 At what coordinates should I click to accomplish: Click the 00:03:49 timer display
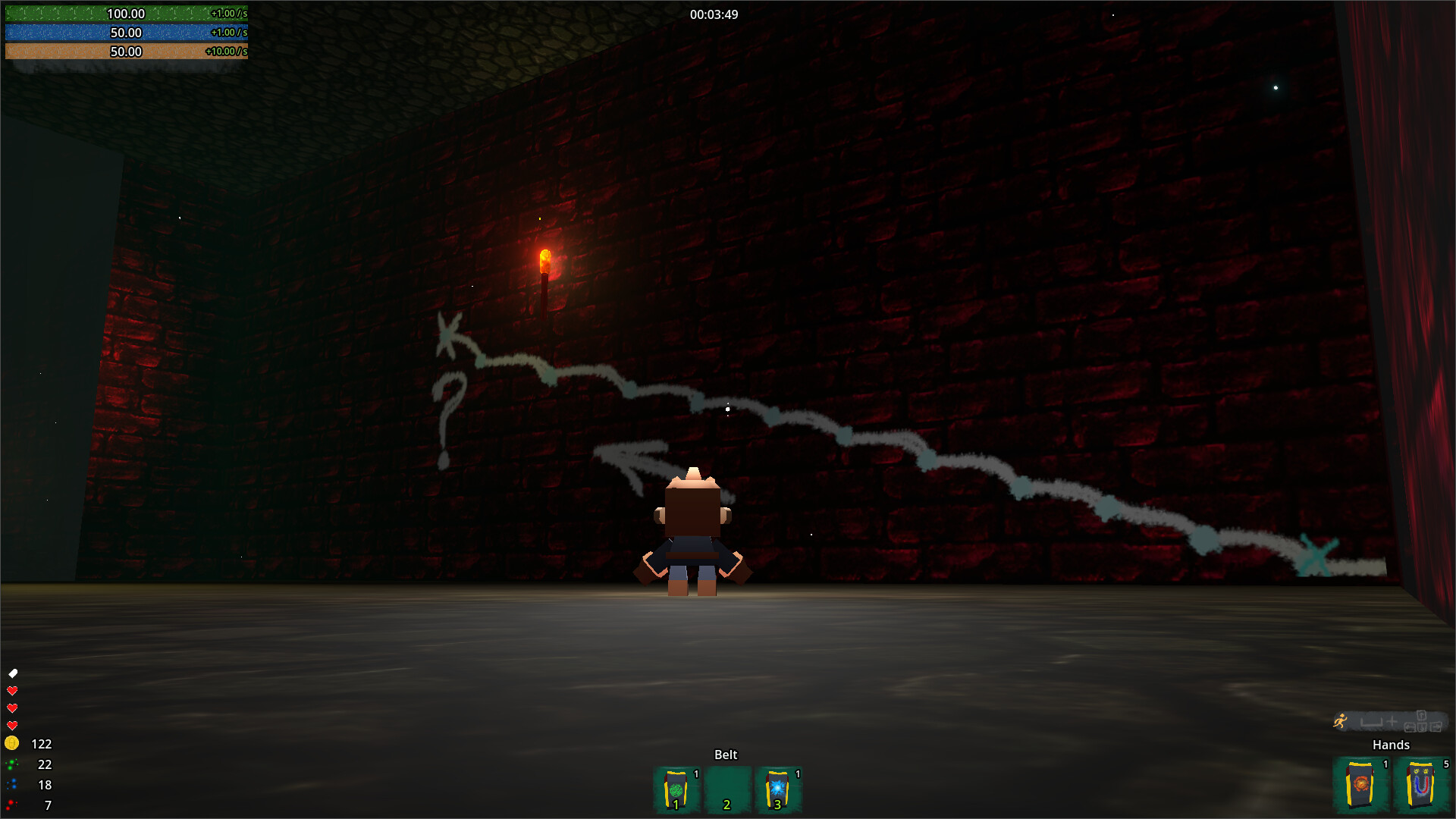(713, 14)
